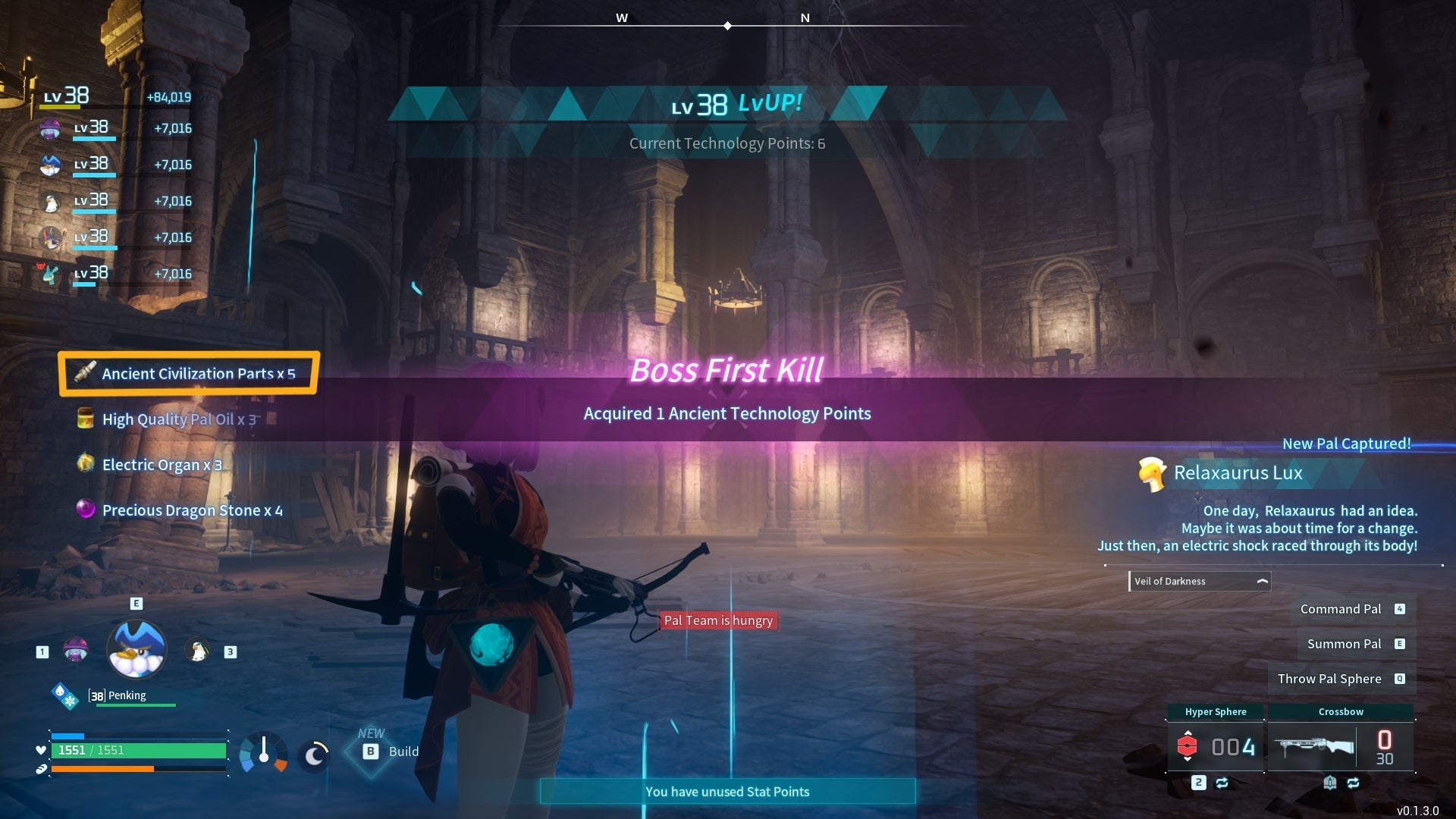Open the Hyper Sphere down-arrow selector

pyautogui.click(x=1188, y=760)
